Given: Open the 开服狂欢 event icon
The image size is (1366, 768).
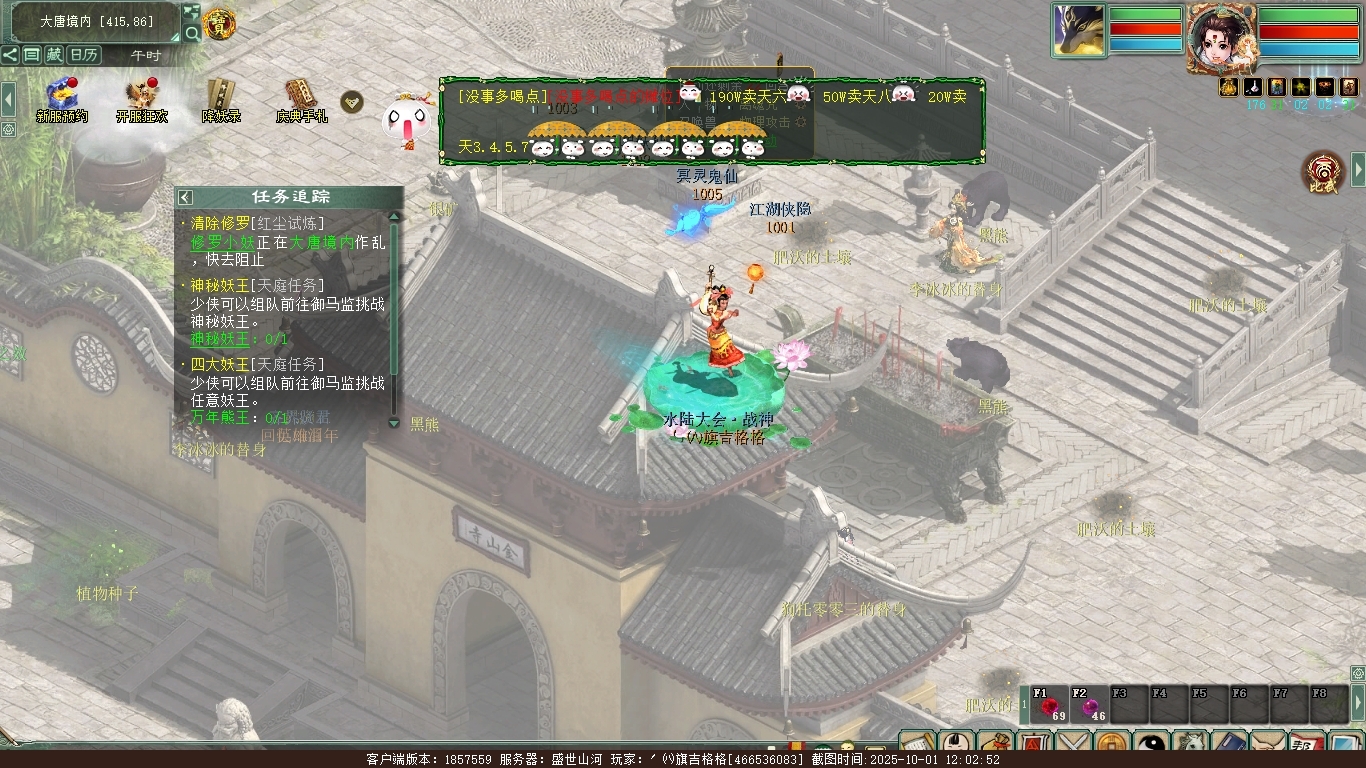Looking at the screenshot, I should 141,96.
